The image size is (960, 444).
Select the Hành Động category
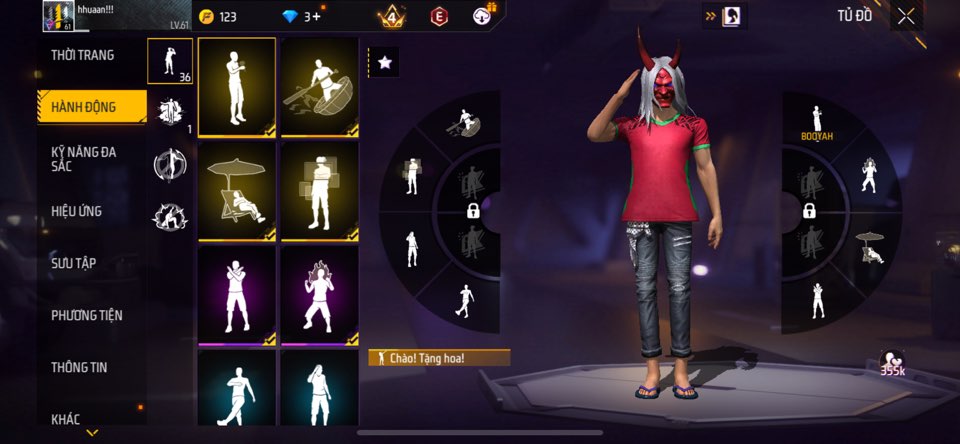coord(84,107)
